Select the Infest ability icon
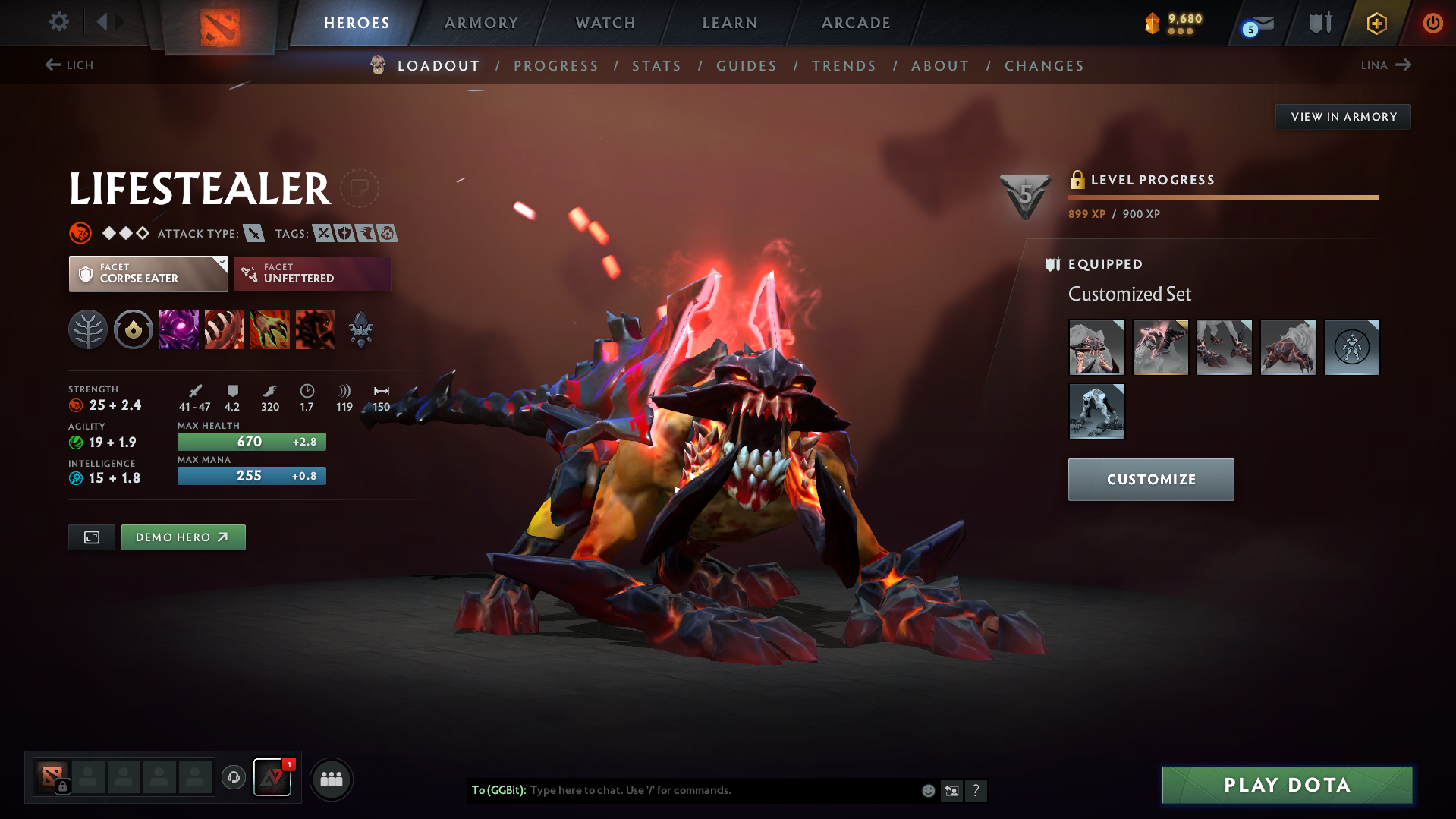 coord(315,329)
